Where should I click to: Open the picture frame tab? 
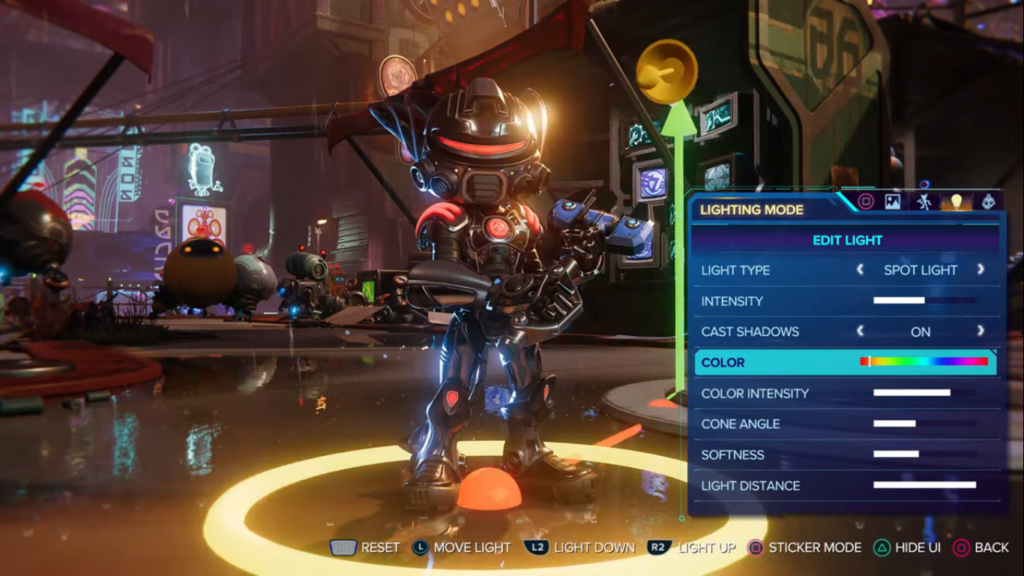tap(893, 201)
